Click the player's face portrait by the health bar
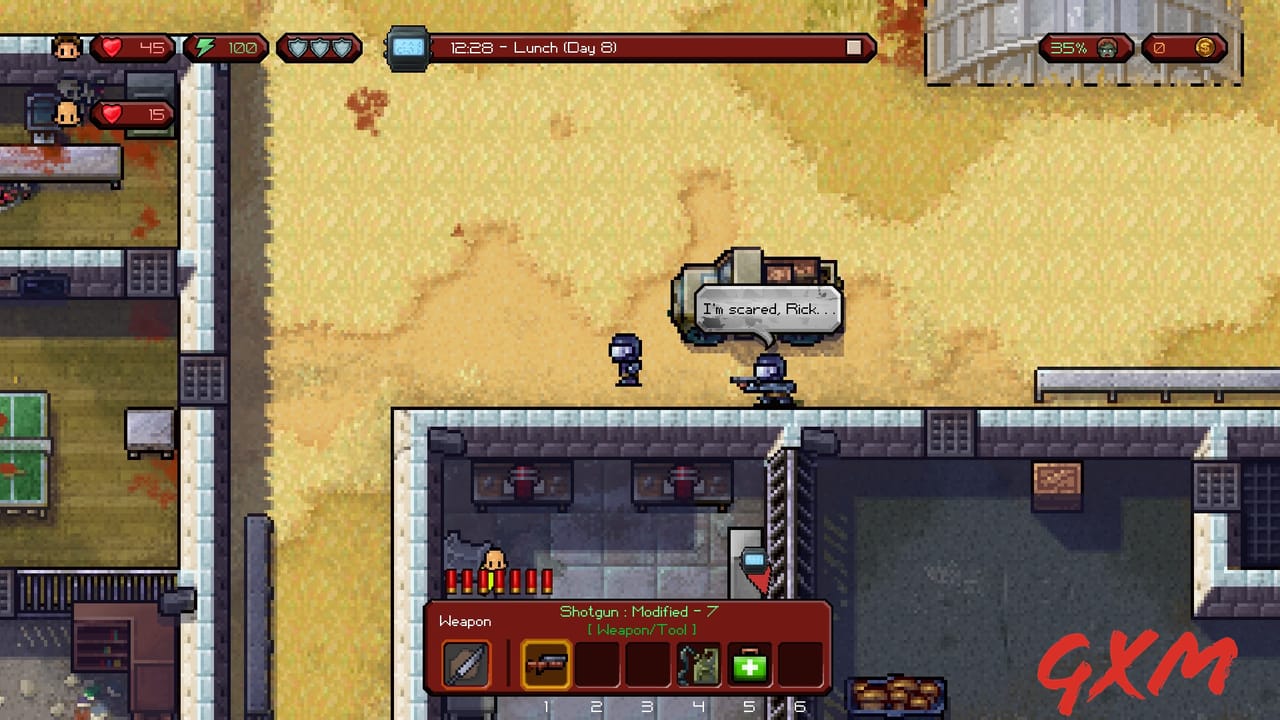Image resolution: width=1280 pixels, height=720 pixels. pyautogui.click(x=67, y=46)
